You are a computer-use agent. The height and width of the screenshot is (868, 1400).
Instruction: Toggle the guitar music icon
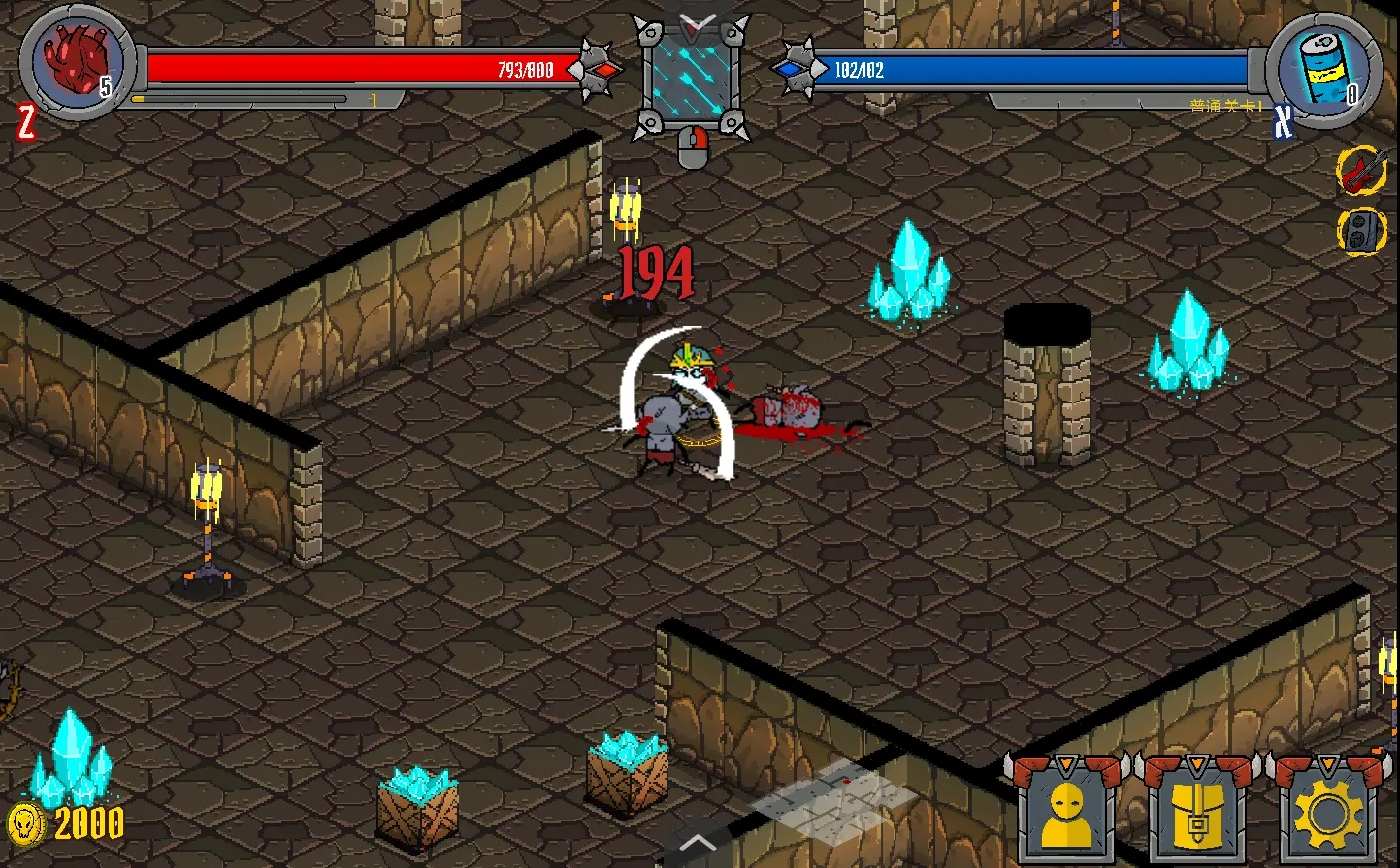point(1362,172)
